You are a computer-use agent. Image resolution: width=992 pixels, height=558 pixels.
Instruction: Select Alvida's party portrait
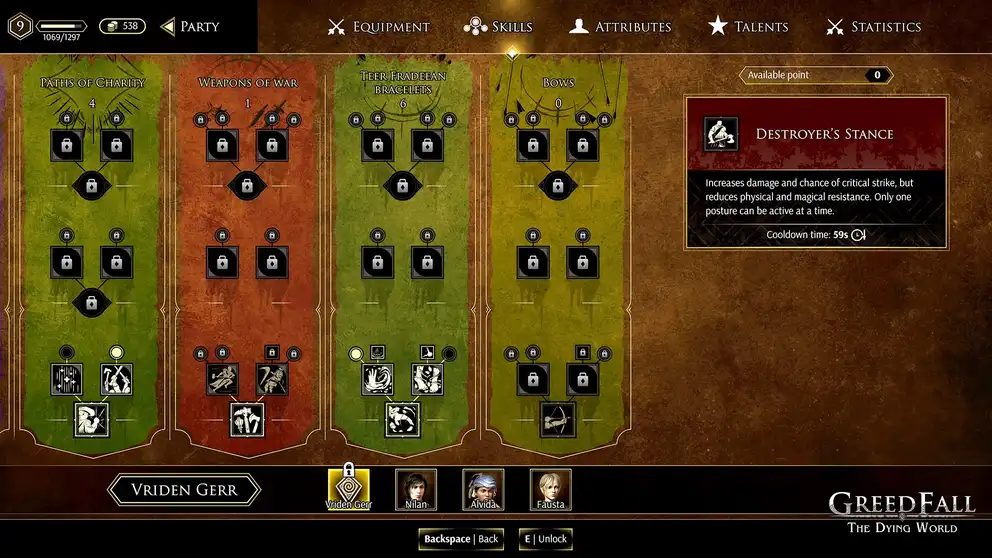tap(483, 488)
